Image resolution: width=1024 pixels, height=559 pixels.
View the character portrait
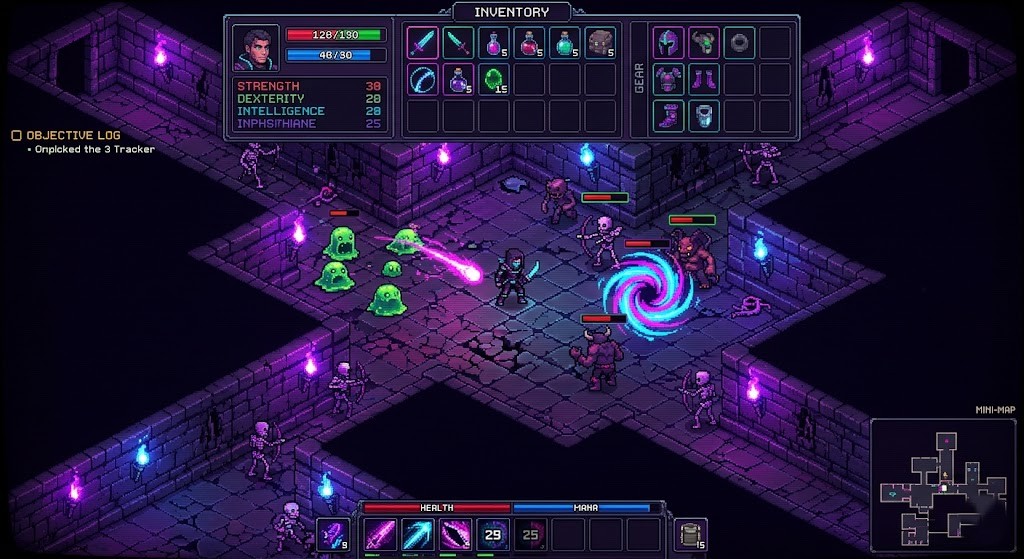click(256, 46)
